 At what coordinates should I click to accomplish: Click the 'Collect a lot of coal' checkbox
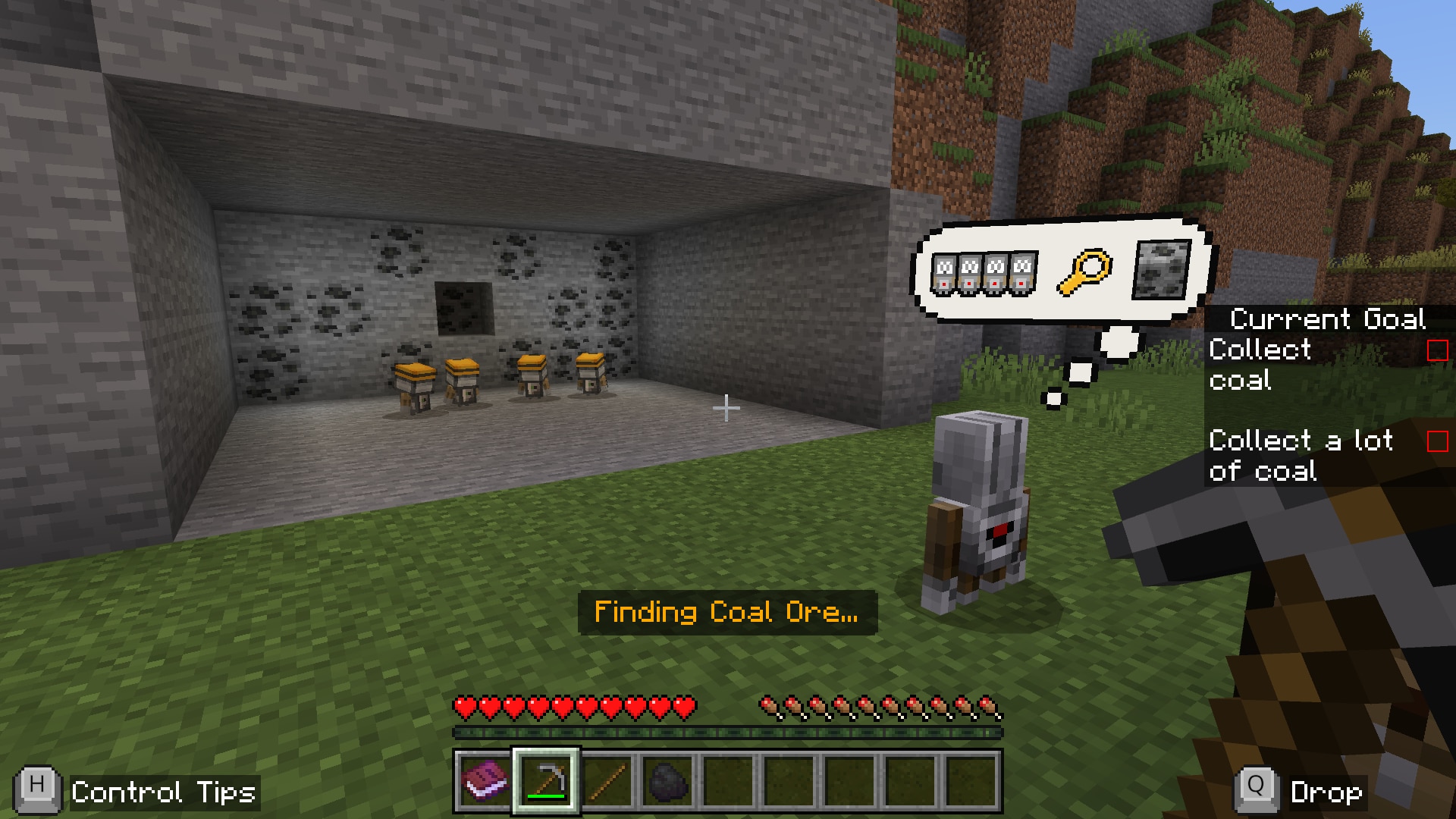tap(1437, 441)
